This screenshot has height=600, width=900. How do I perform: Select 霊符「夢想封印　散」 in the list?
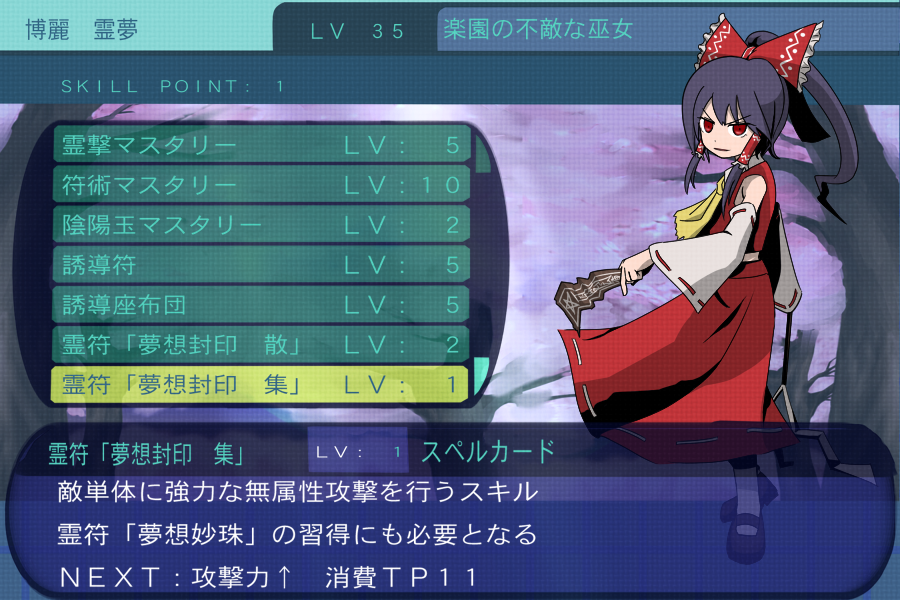tap(260, 343)
